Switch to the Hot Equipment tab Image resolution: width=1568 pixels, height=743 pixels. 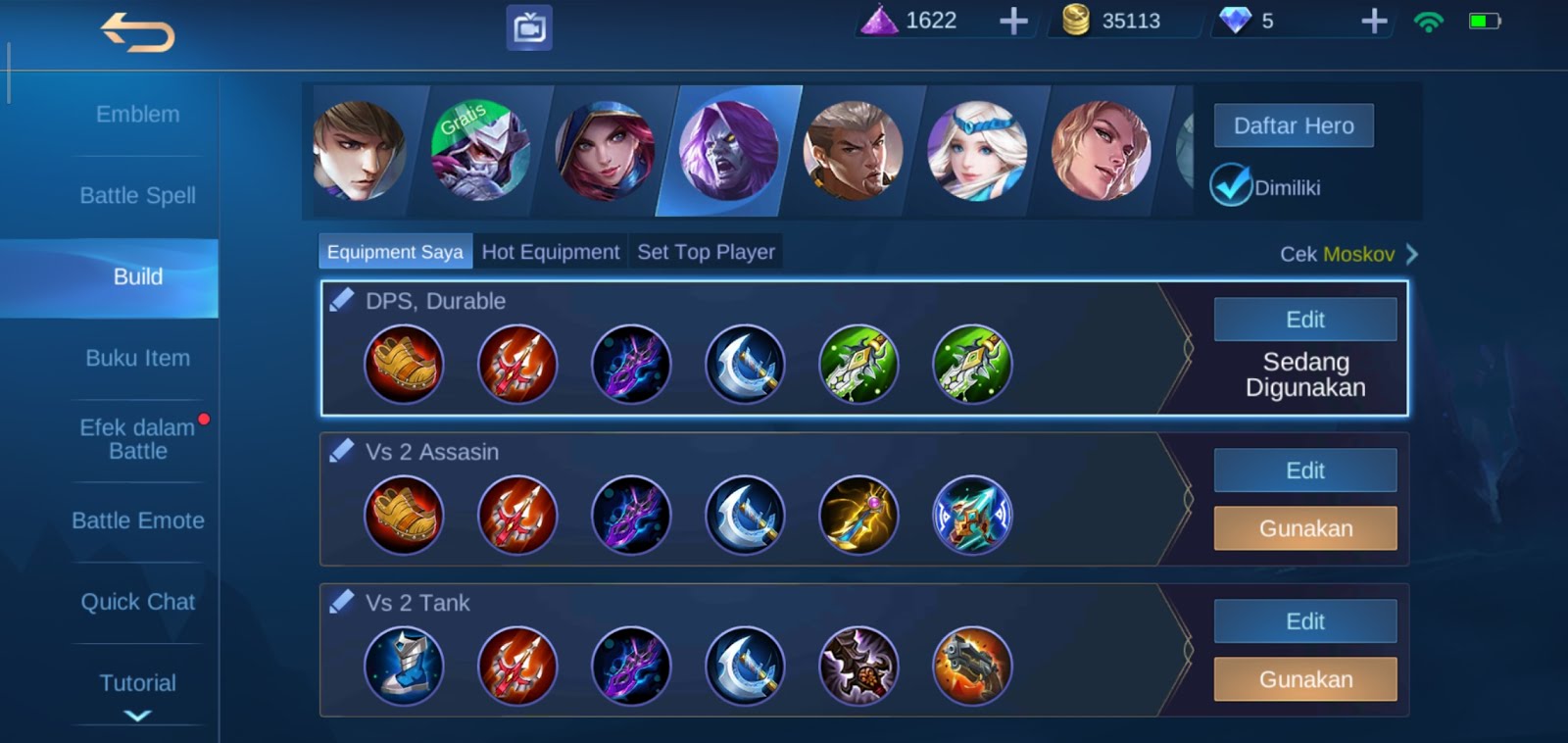coord(552,251)
